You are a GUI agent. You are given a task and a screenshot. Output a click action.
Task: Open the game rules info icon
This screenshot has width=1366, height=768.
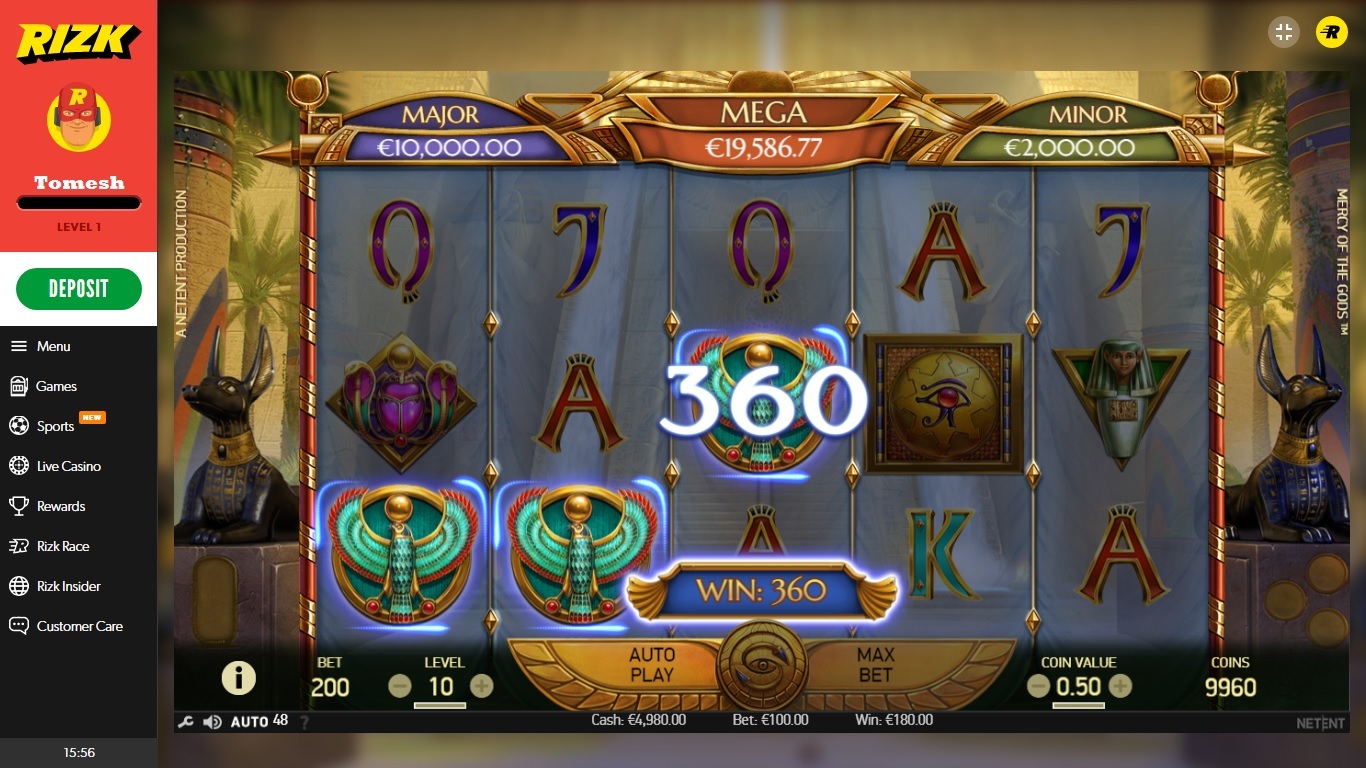[238, 677]
